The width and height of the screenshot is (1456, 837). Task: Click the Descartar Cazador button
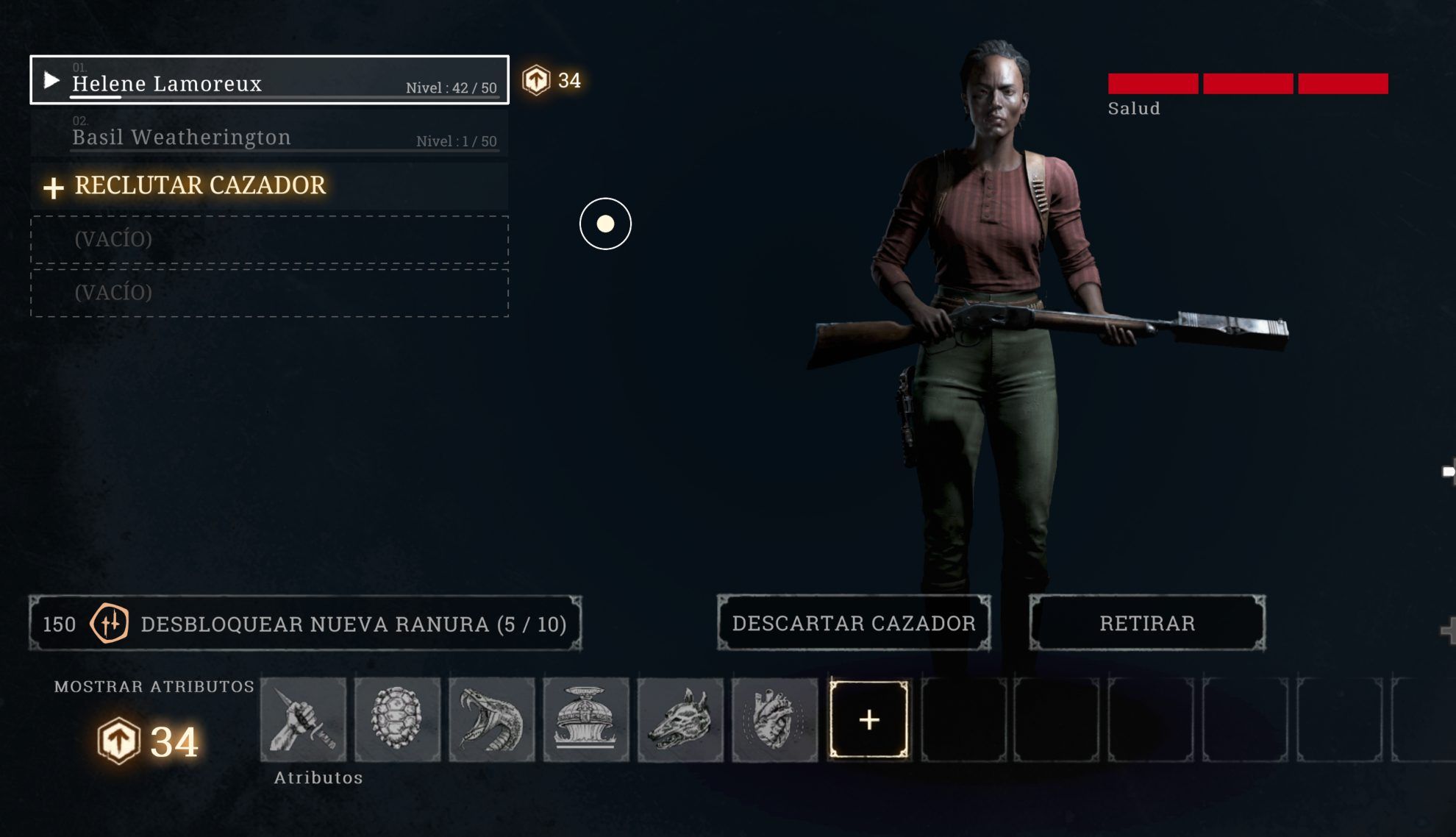854,623
